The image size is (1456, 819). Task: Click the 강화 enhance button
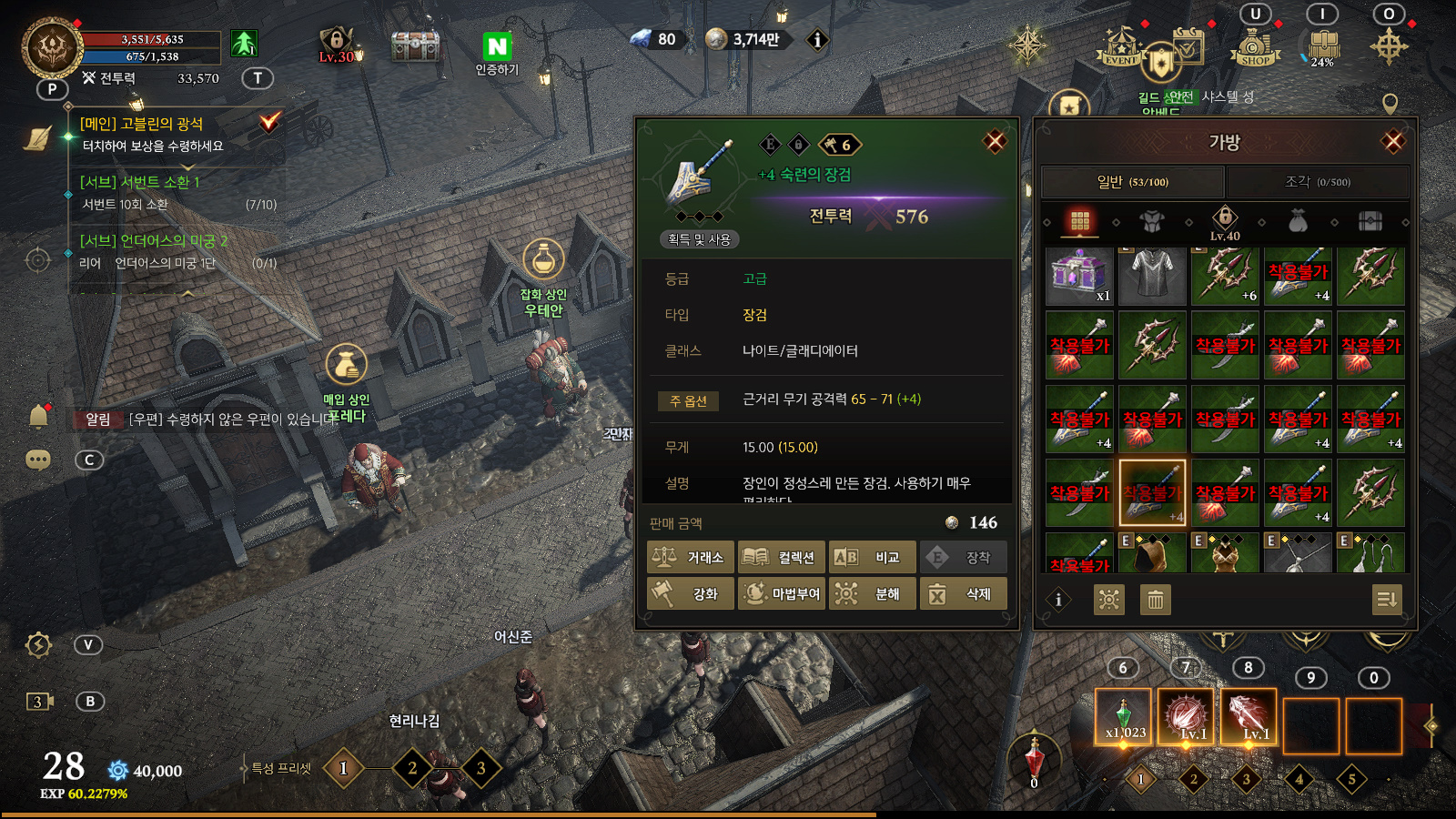pos(690,594)
